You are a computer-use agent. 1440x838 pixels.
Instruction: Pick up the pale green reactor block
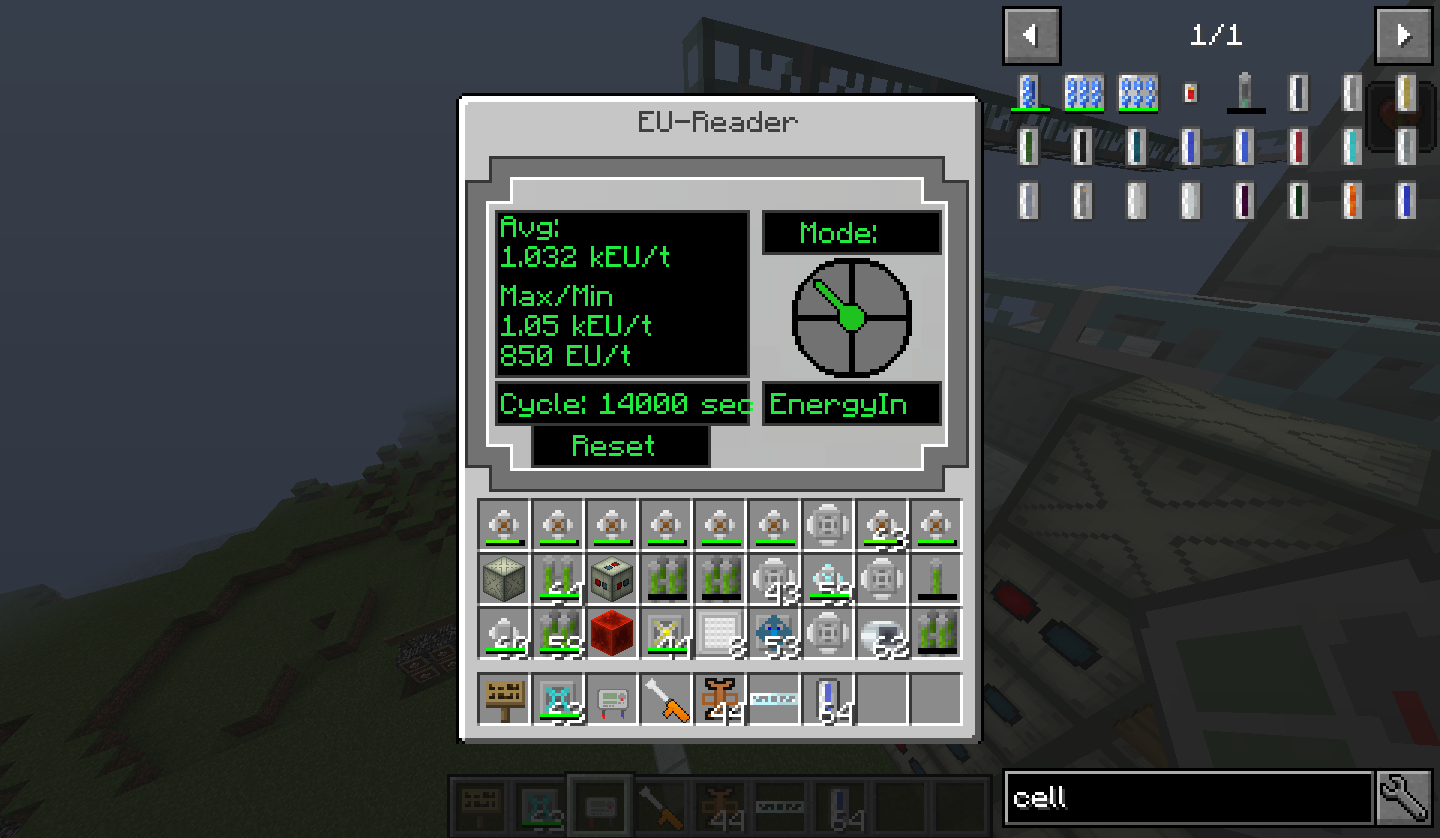coord(504,580)
